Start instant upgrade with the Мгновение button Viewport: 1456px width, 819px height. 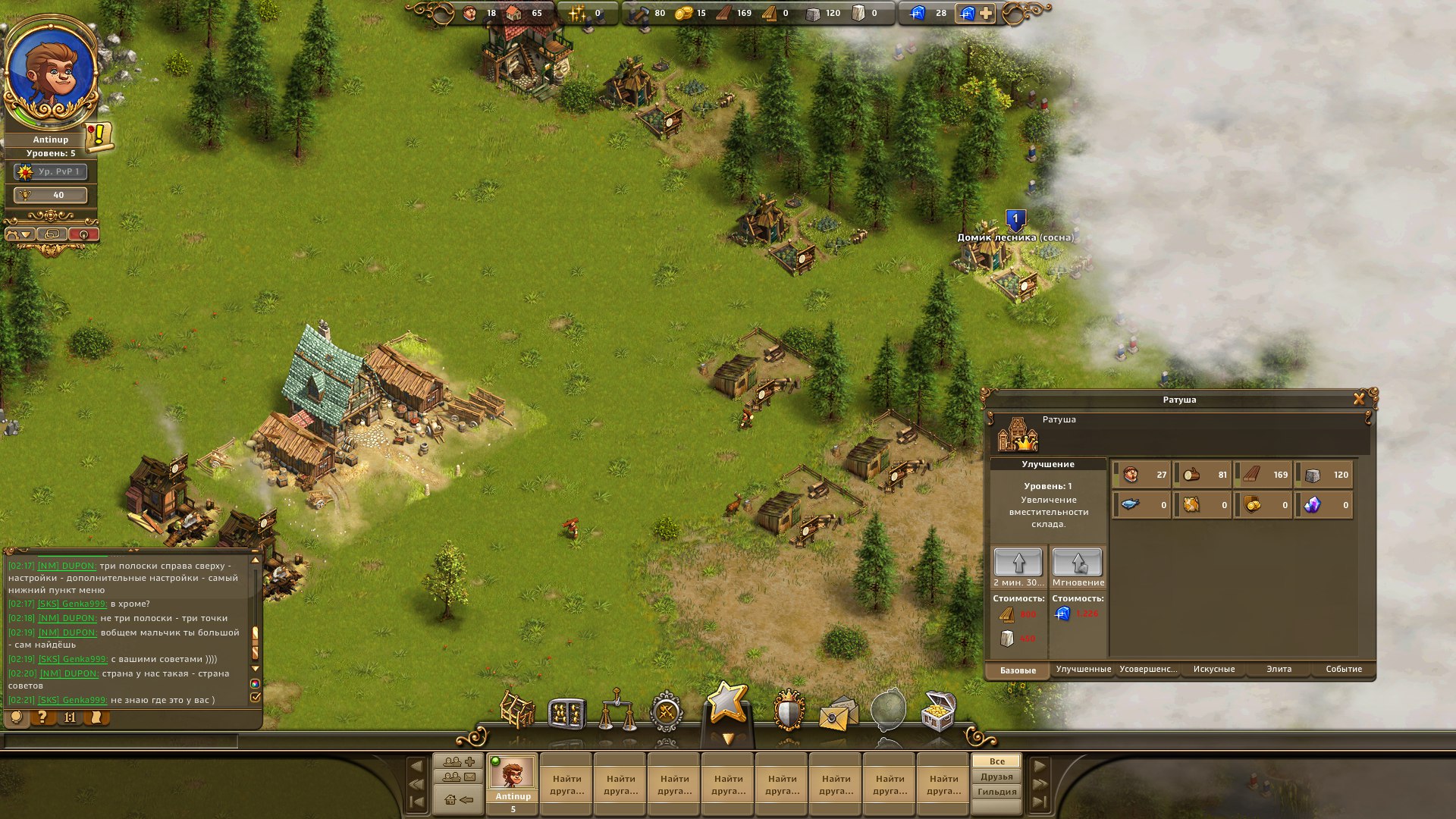(1077, 563)
